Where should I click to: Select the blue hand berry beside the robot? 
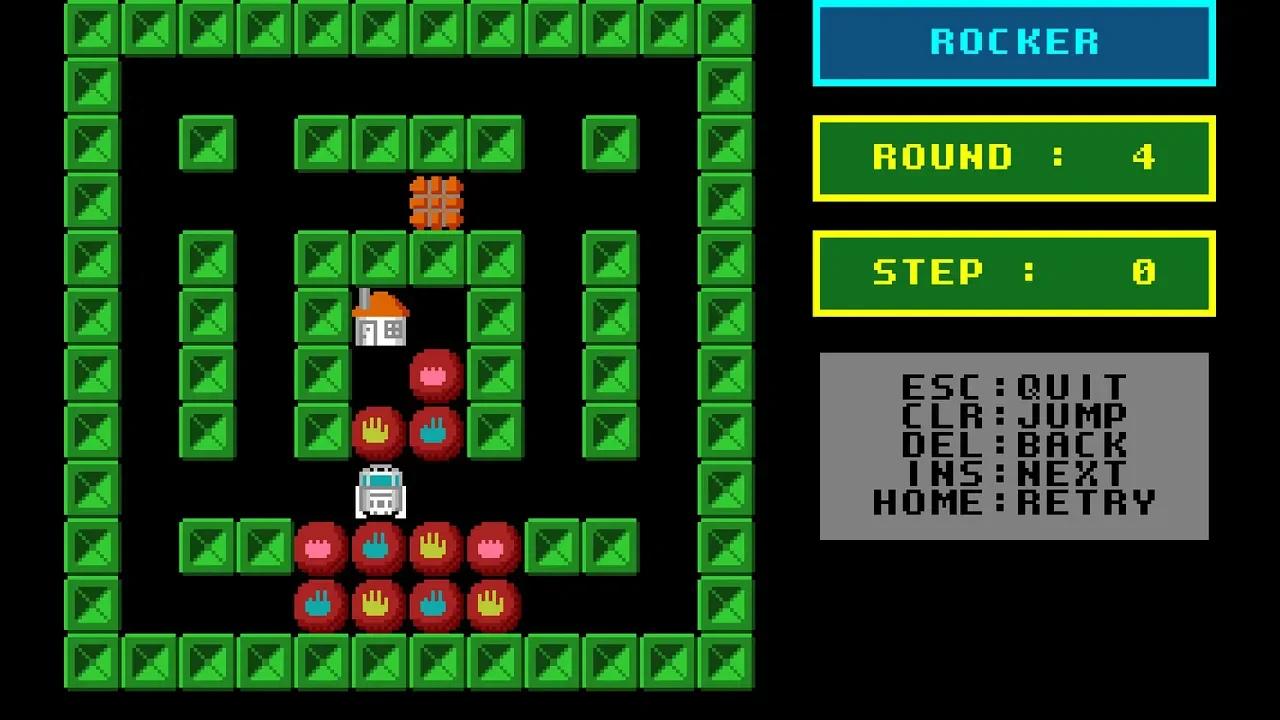(x=434, y=431)
